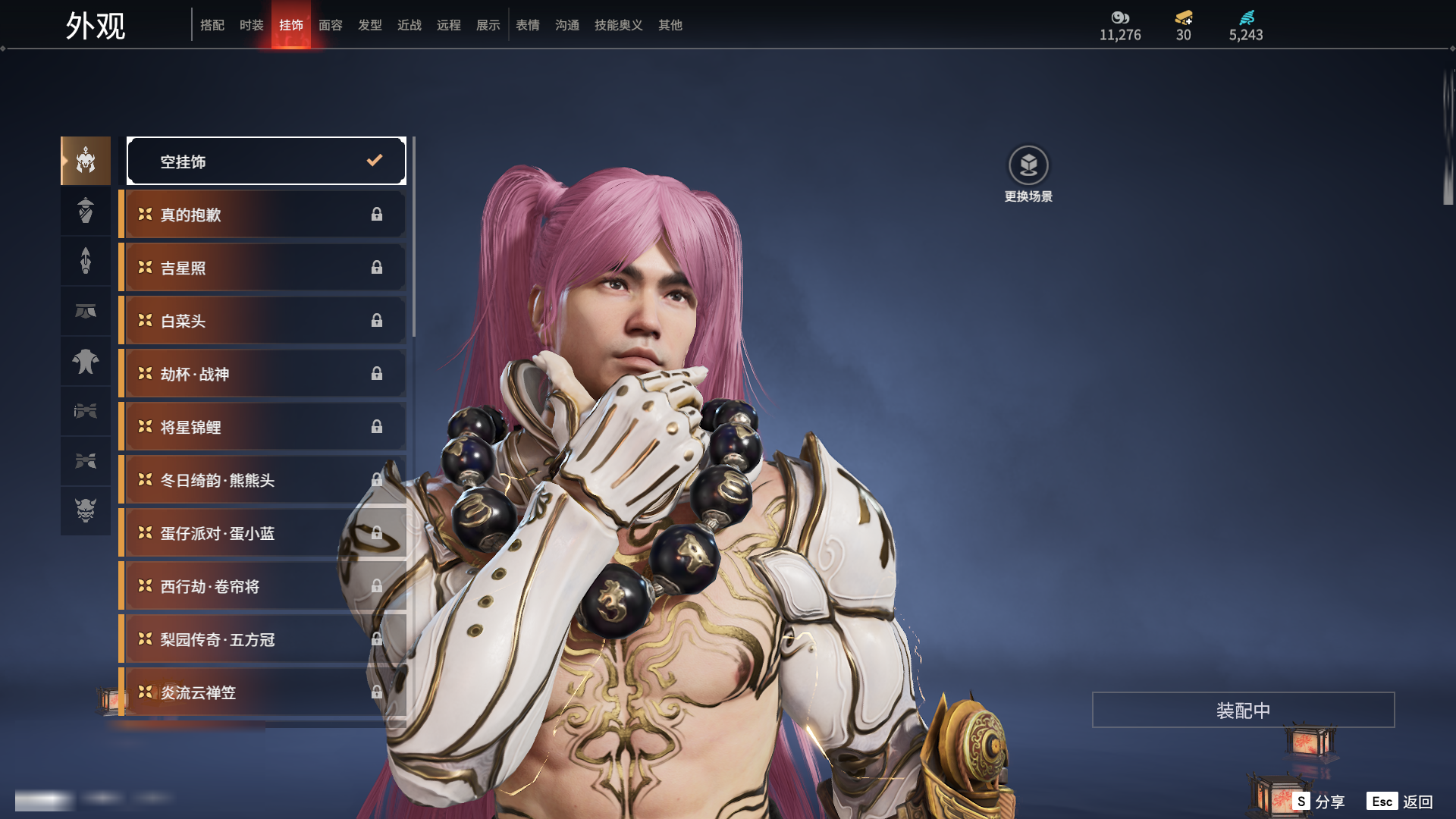Image resolution: width=1456 pixels, height=819 pixels.
Task: Switch to the 表情 emote tab
Action: click(528, 25)
